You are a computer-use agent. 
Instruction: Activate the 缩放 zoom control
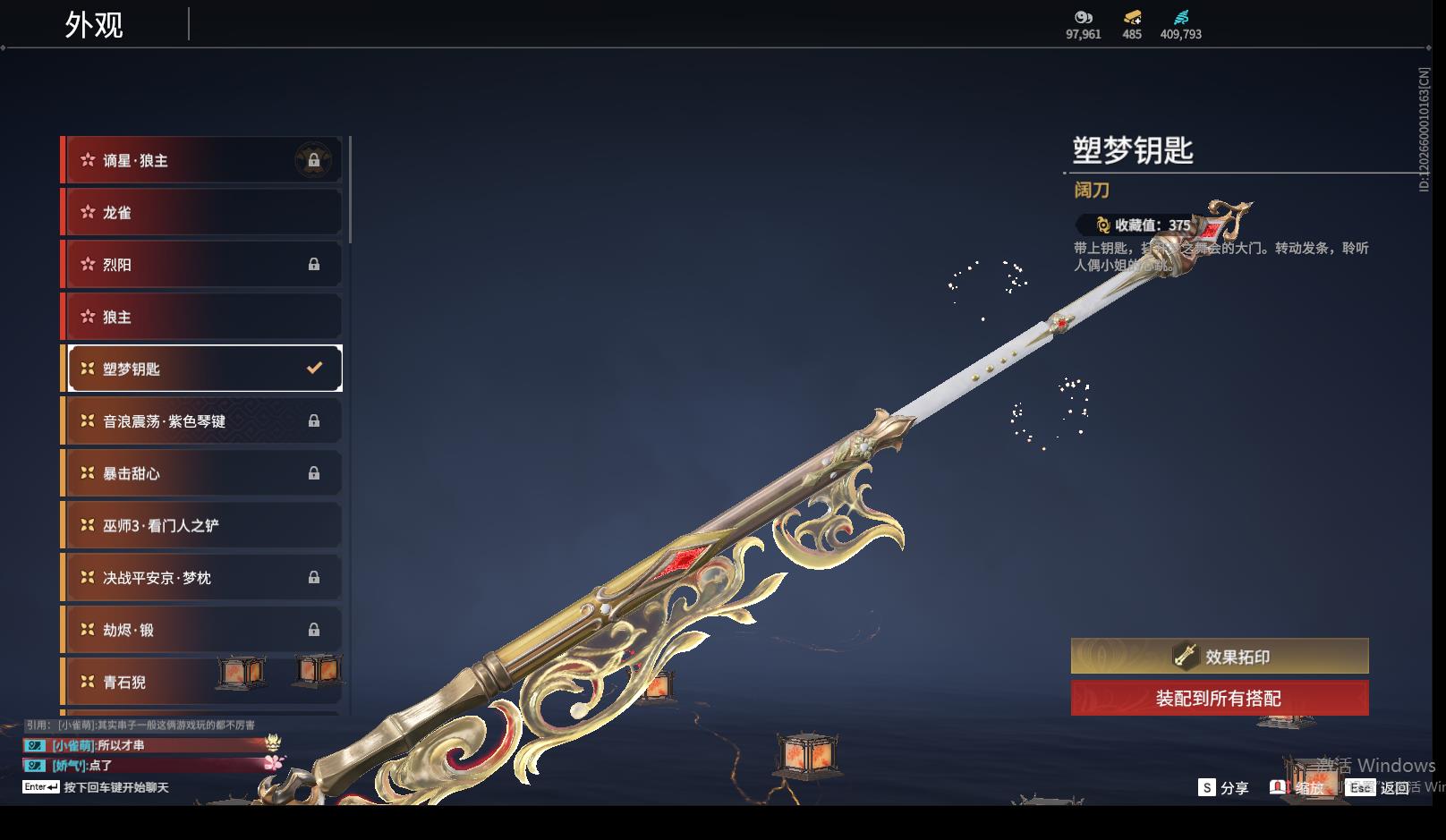point(1297,788)
